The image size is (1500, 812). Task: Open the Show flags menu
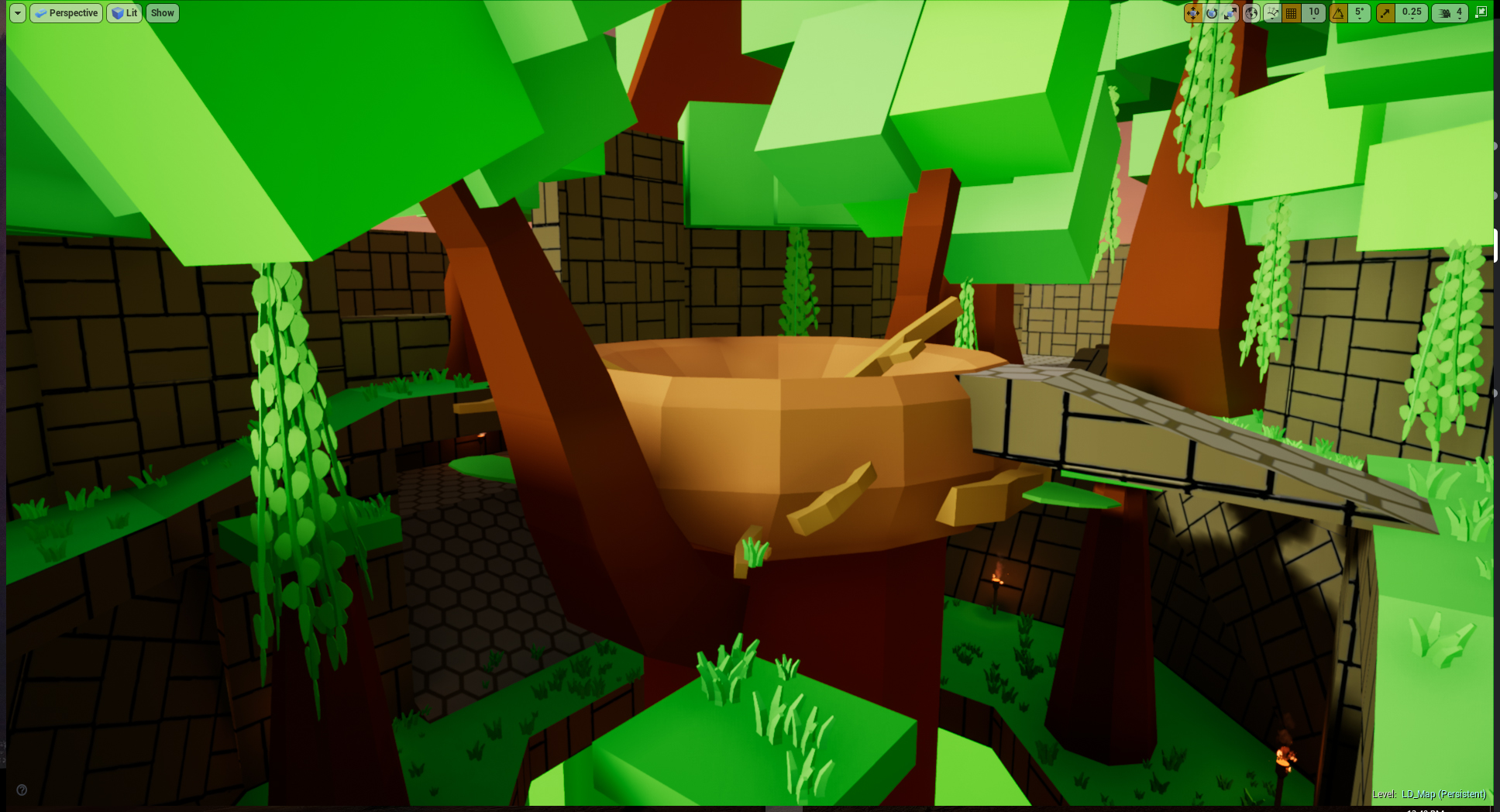[162, 12]
